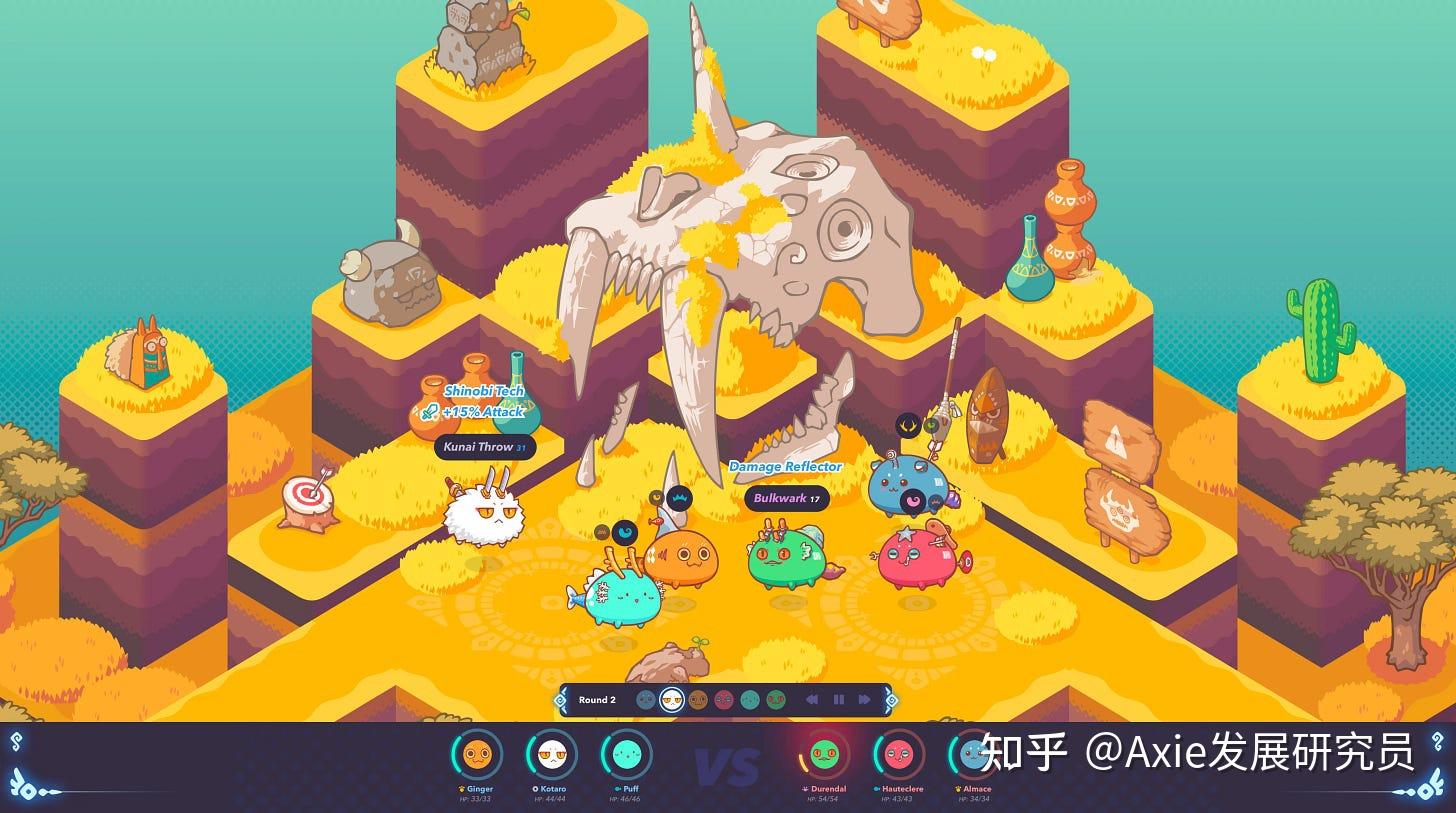Rewind the battle replay
The height and width of the screenshot is (813, 1456).
(812, 700)
